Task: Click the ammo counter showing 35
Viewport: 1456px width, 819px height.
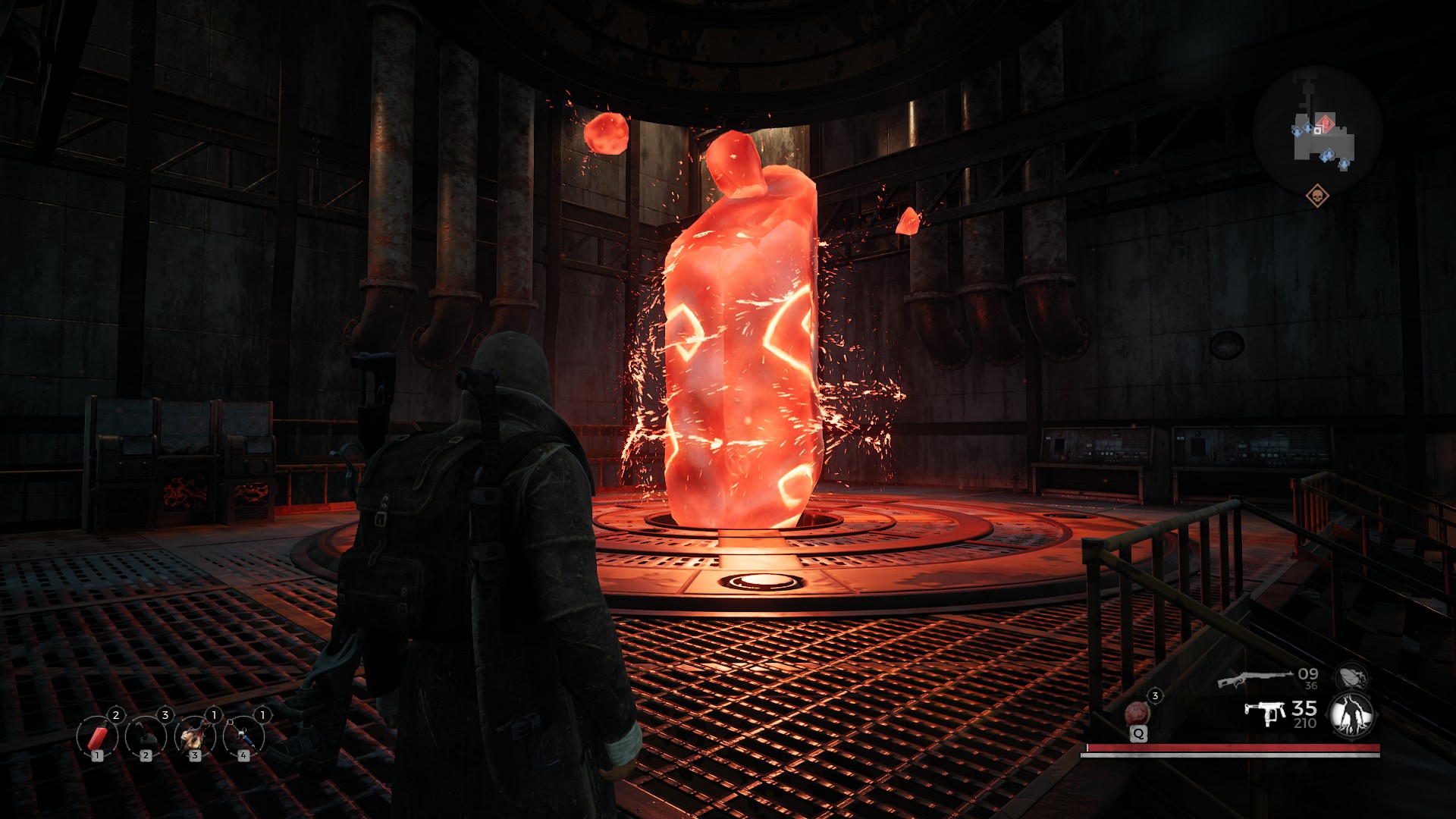Action: pos(1304,710)
